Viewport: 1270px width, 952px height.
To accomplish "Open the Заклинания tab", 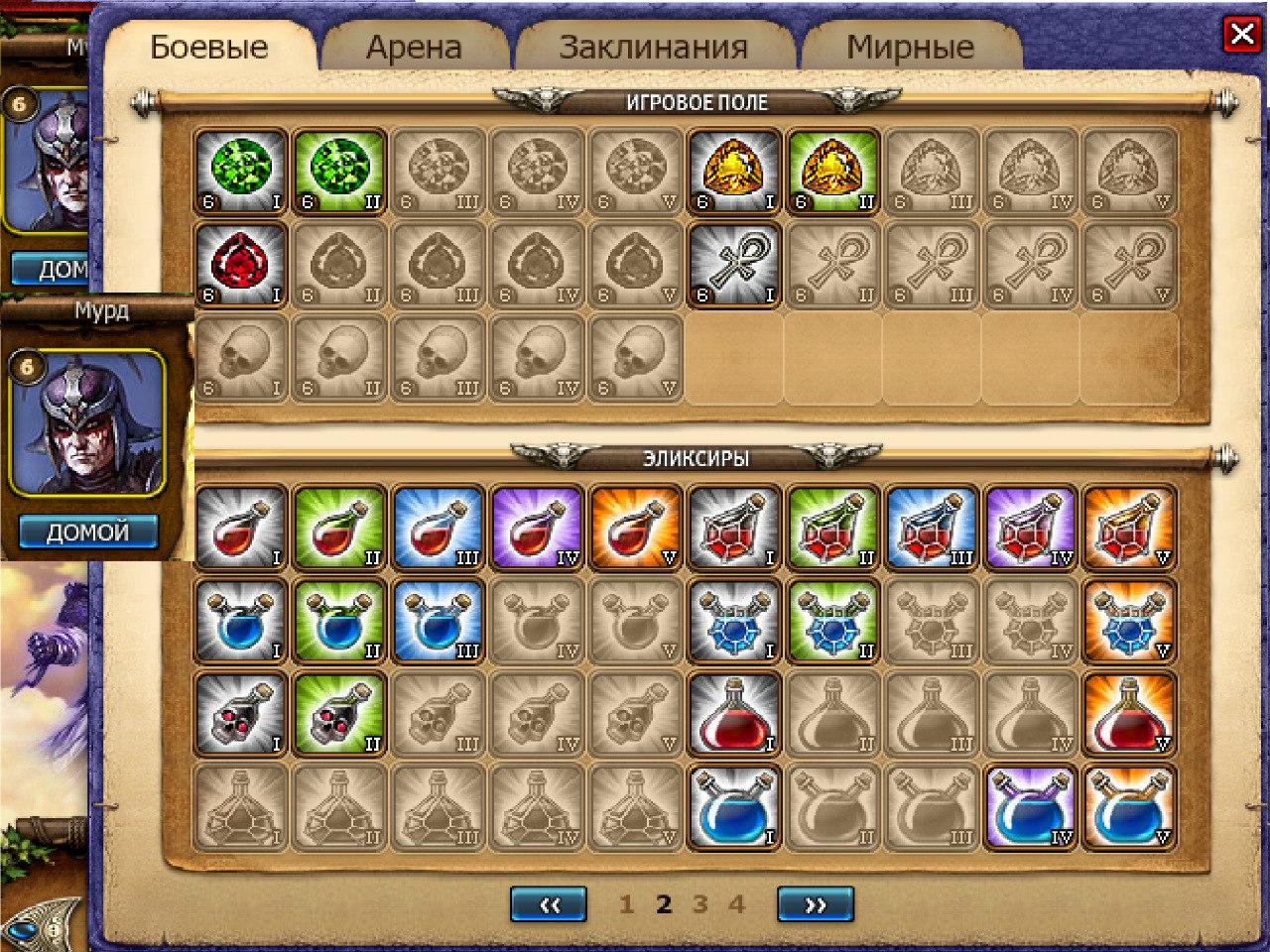I will click(653, 48).
